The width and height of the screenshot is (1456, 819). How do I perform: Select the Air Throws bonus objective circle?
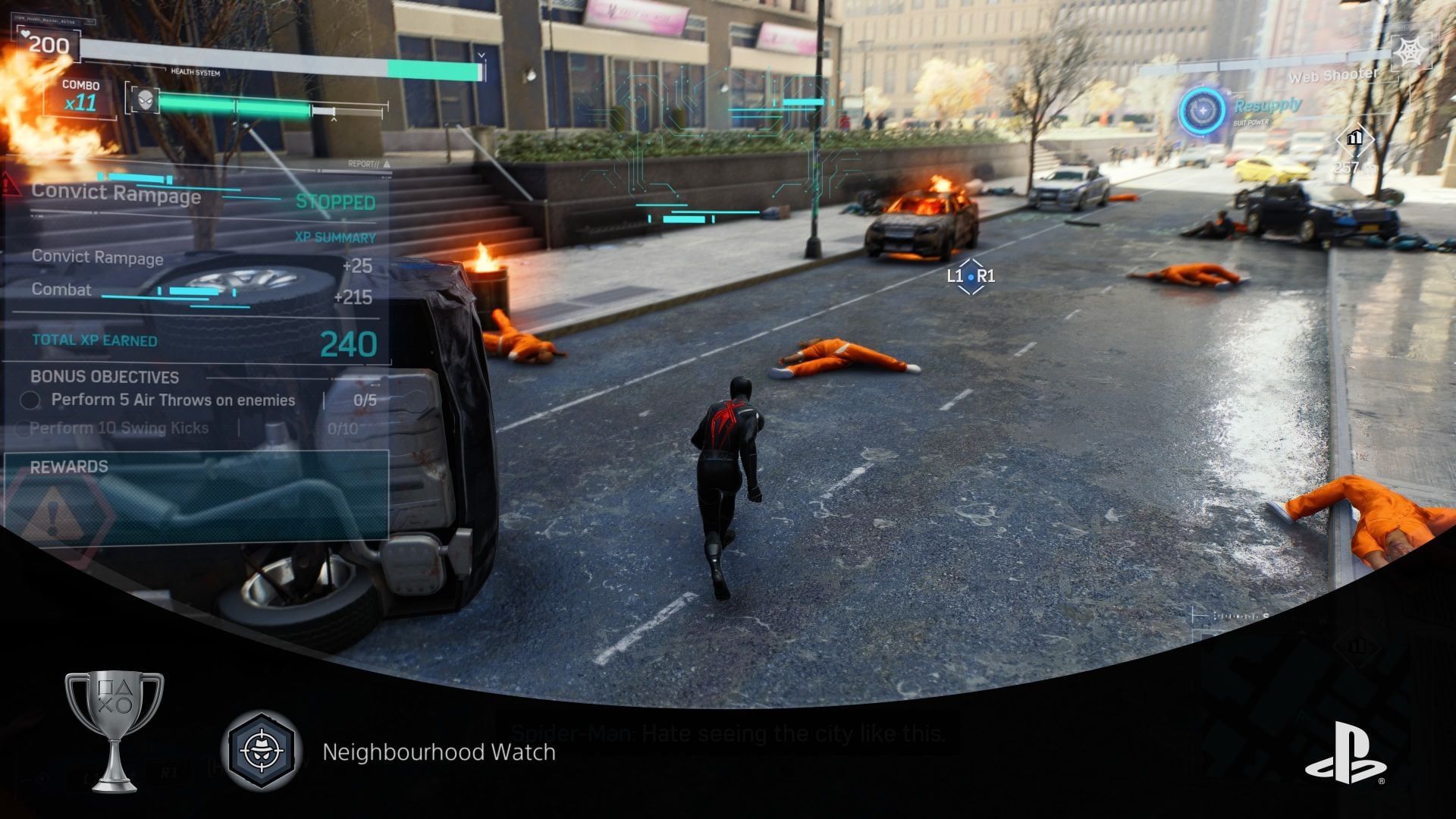[x=30, y=400]
